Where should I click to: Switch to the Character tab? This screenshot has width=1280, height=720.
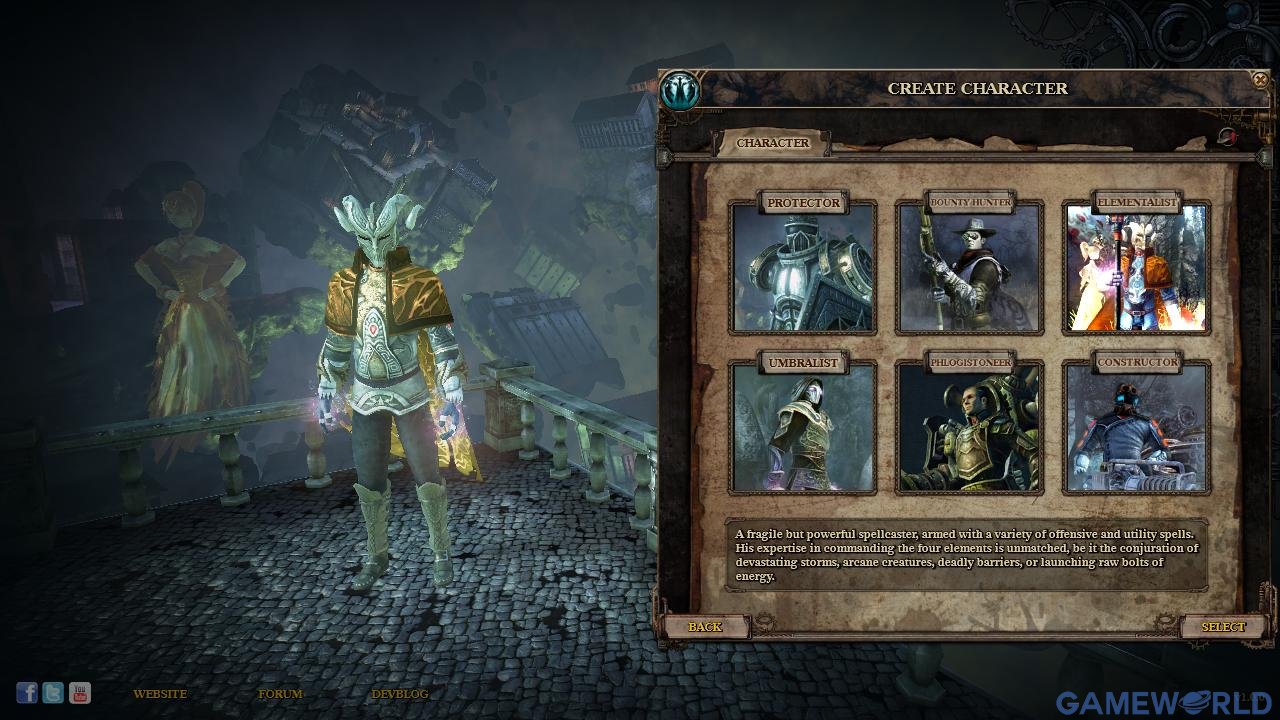pyautogui.click(x=773, y=143)
